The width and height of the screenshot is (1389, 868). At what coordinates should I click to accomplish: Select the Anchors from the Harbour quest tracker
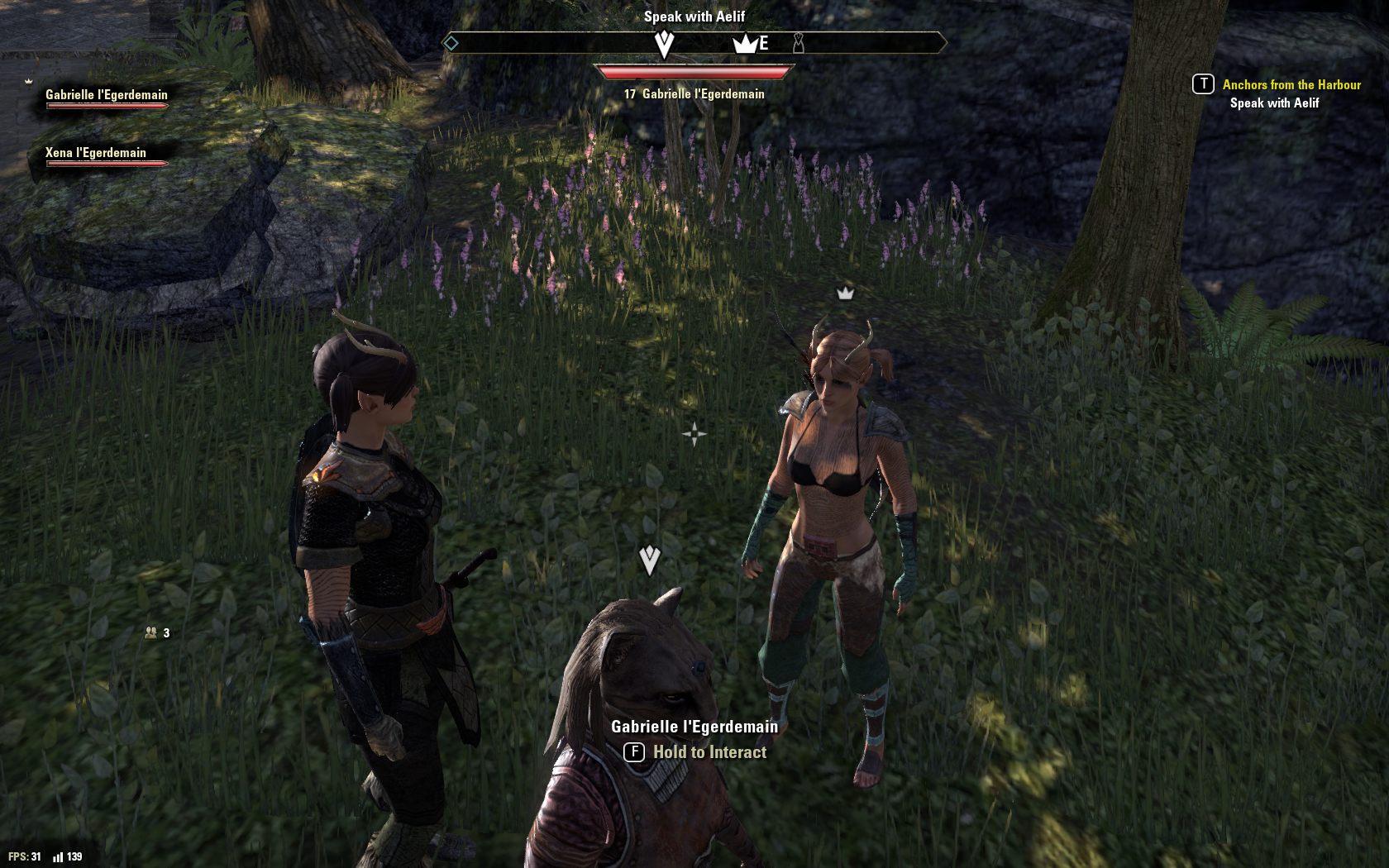[1291, 85]
